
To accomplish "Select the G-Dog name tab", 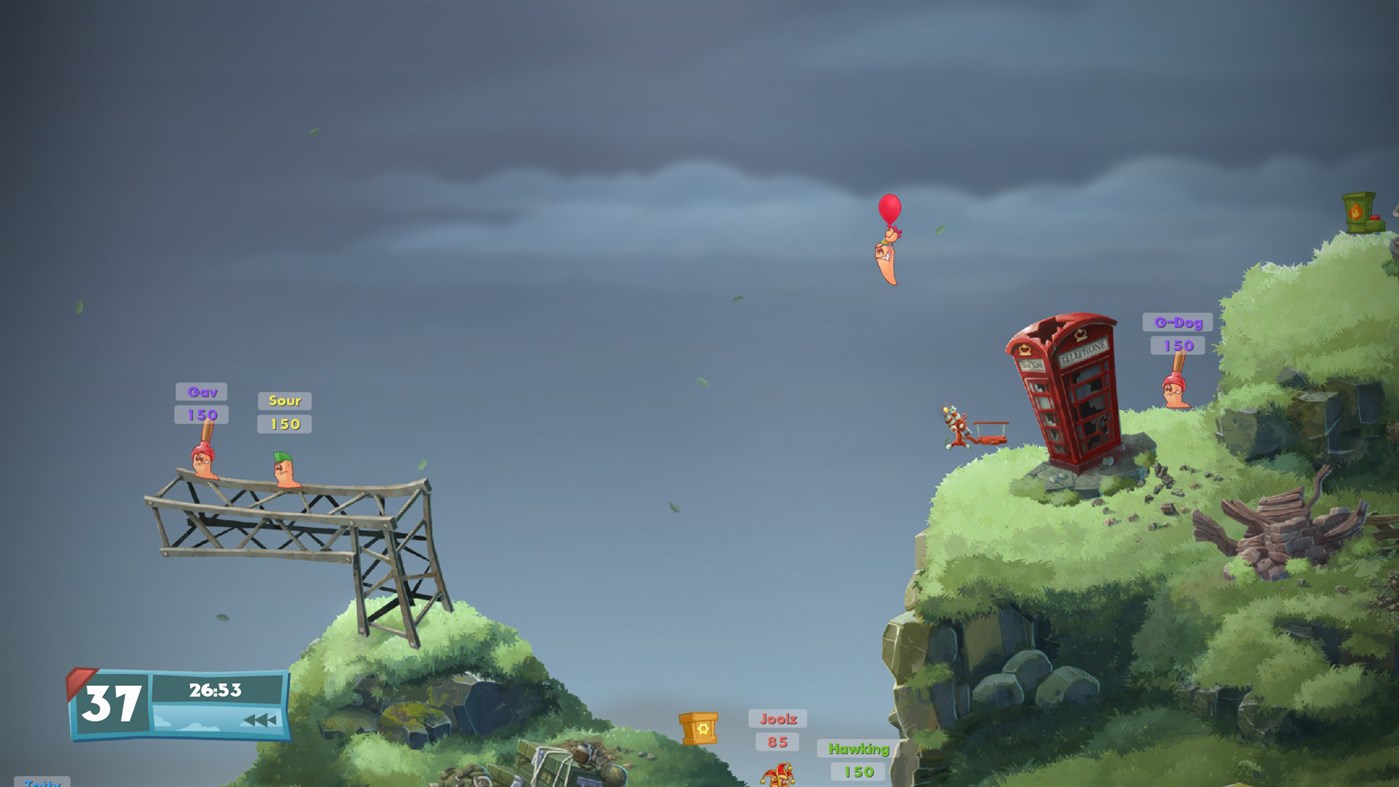I will tap(1176, 321).
